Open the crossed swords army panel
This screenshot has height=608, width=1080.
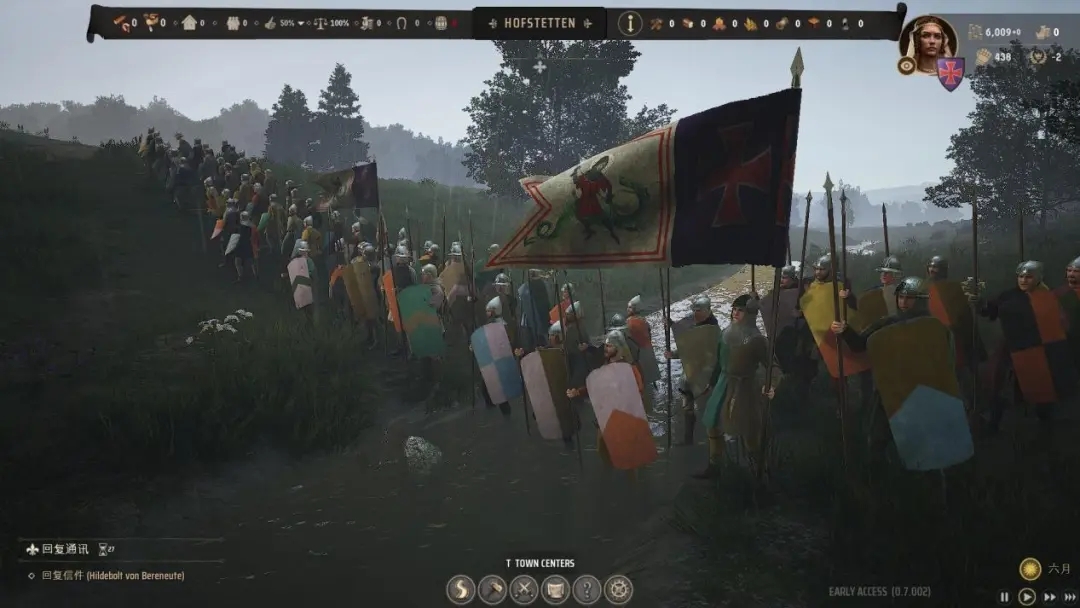(x=524, y=589)
